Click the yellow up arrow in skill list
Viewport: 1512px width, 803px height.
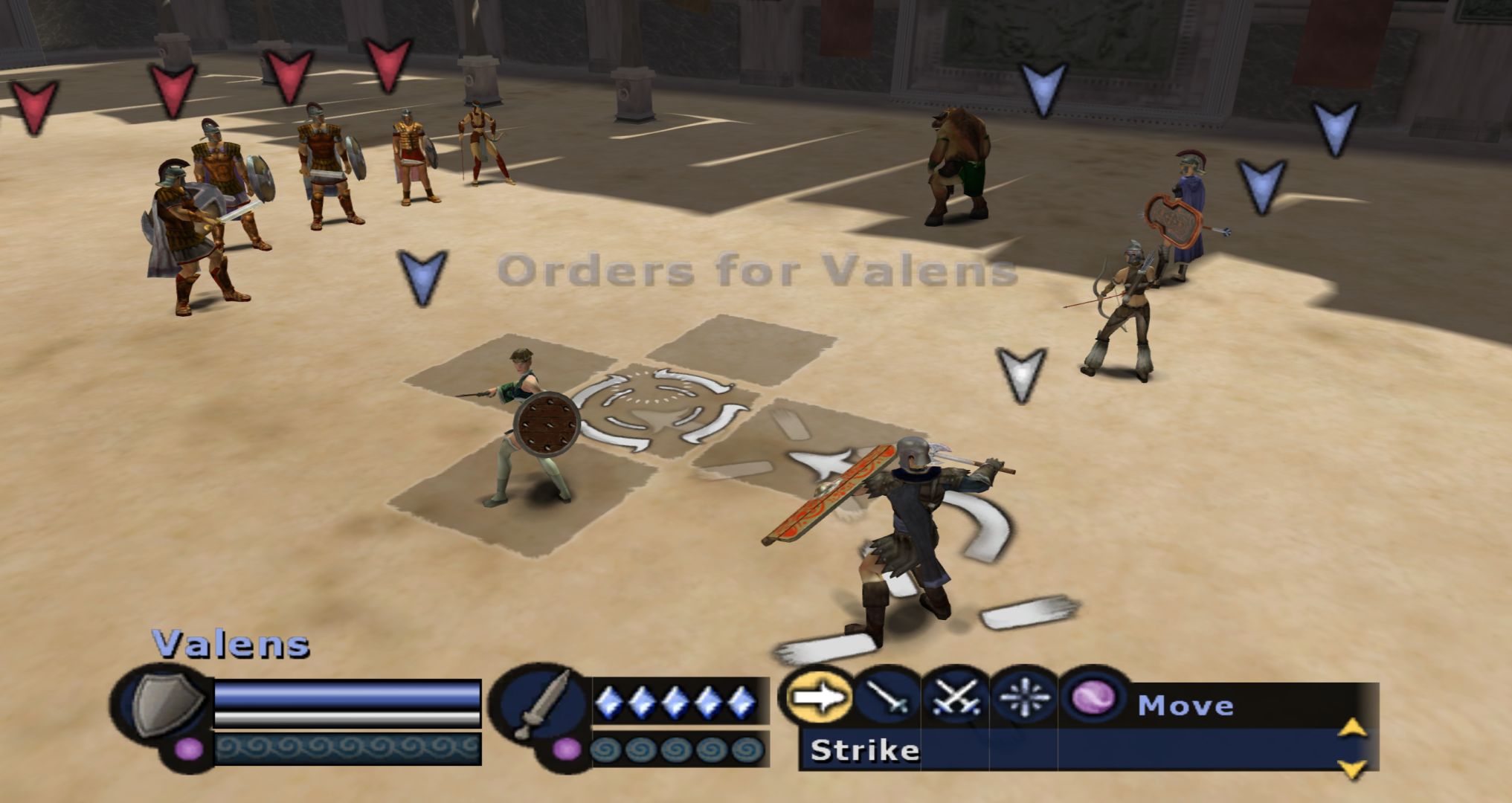tap(1352, 727)
